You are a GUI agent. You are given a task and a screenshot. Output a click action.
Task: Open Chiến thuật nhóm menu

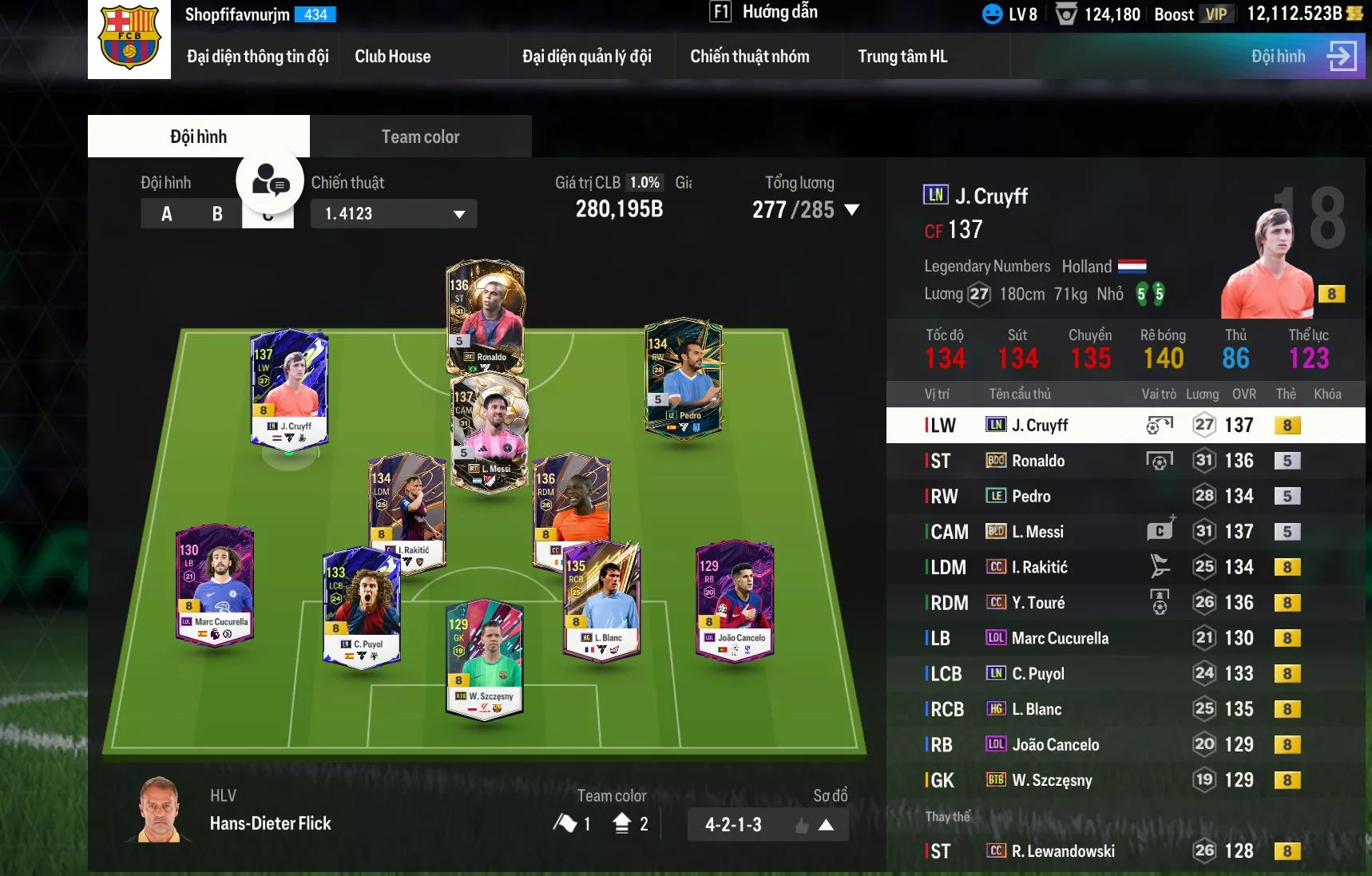pyautogui.click(x=749, y=57)
